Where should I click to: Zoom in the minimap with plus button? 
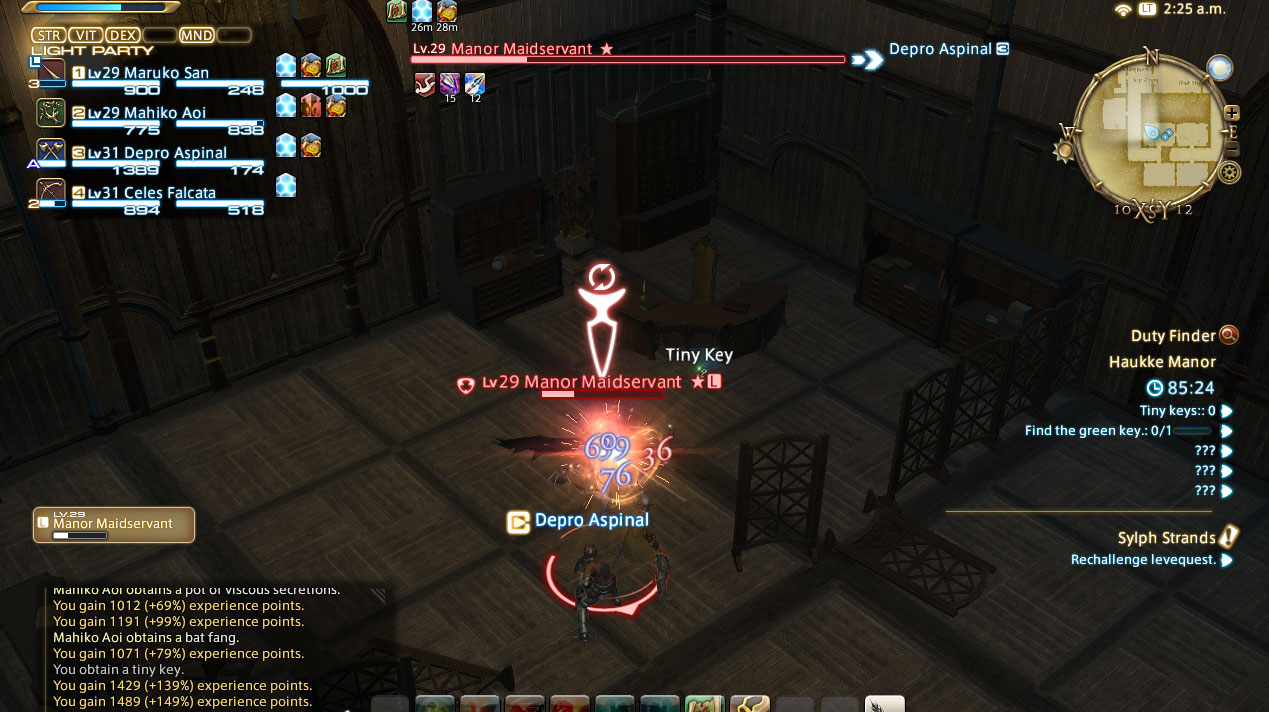pos(1232,113)
